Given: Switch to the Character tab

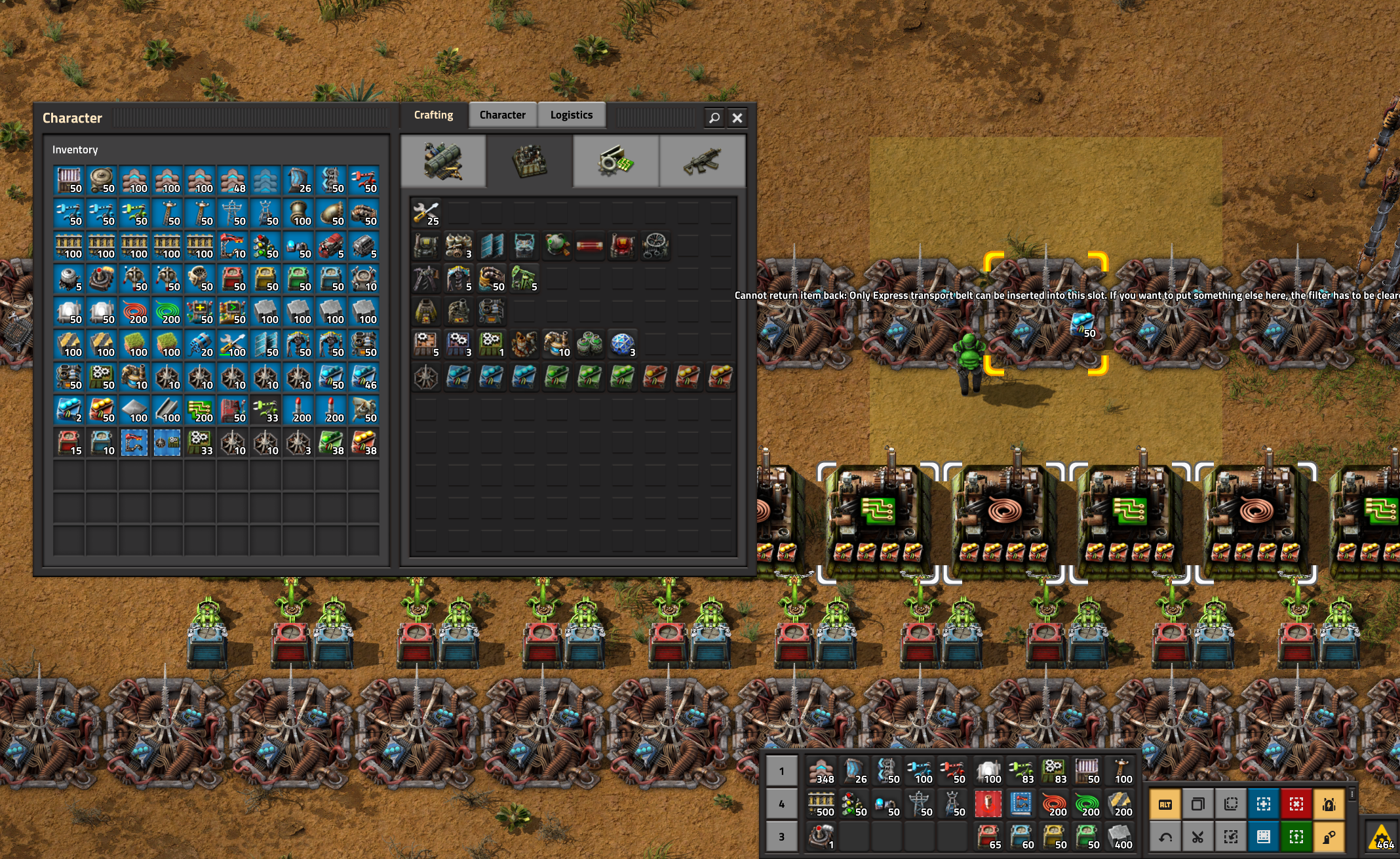Looking at the screenshot, I should click(x=502, y=115).
